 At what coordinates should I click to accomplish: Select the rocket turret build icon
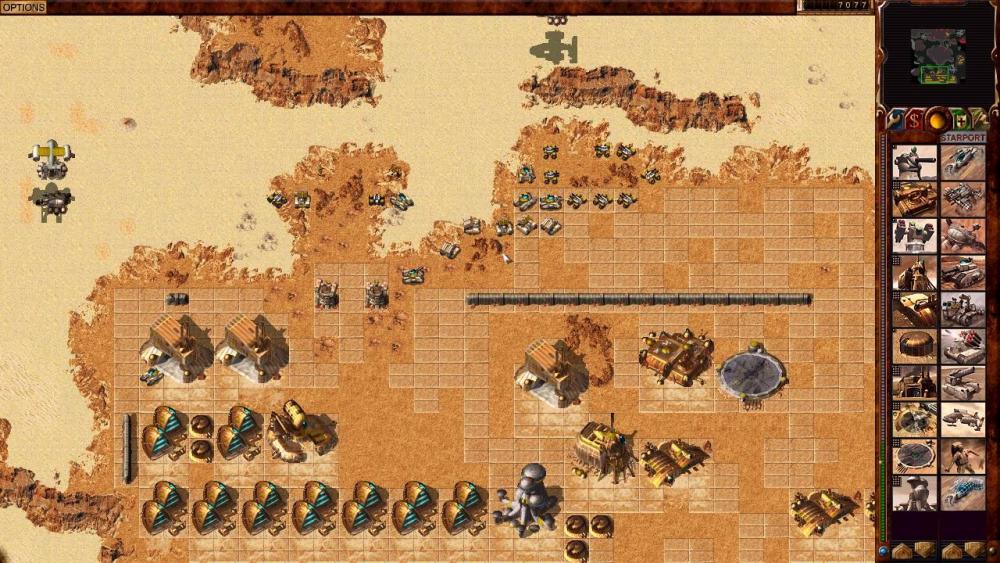[x=914, y=236]
